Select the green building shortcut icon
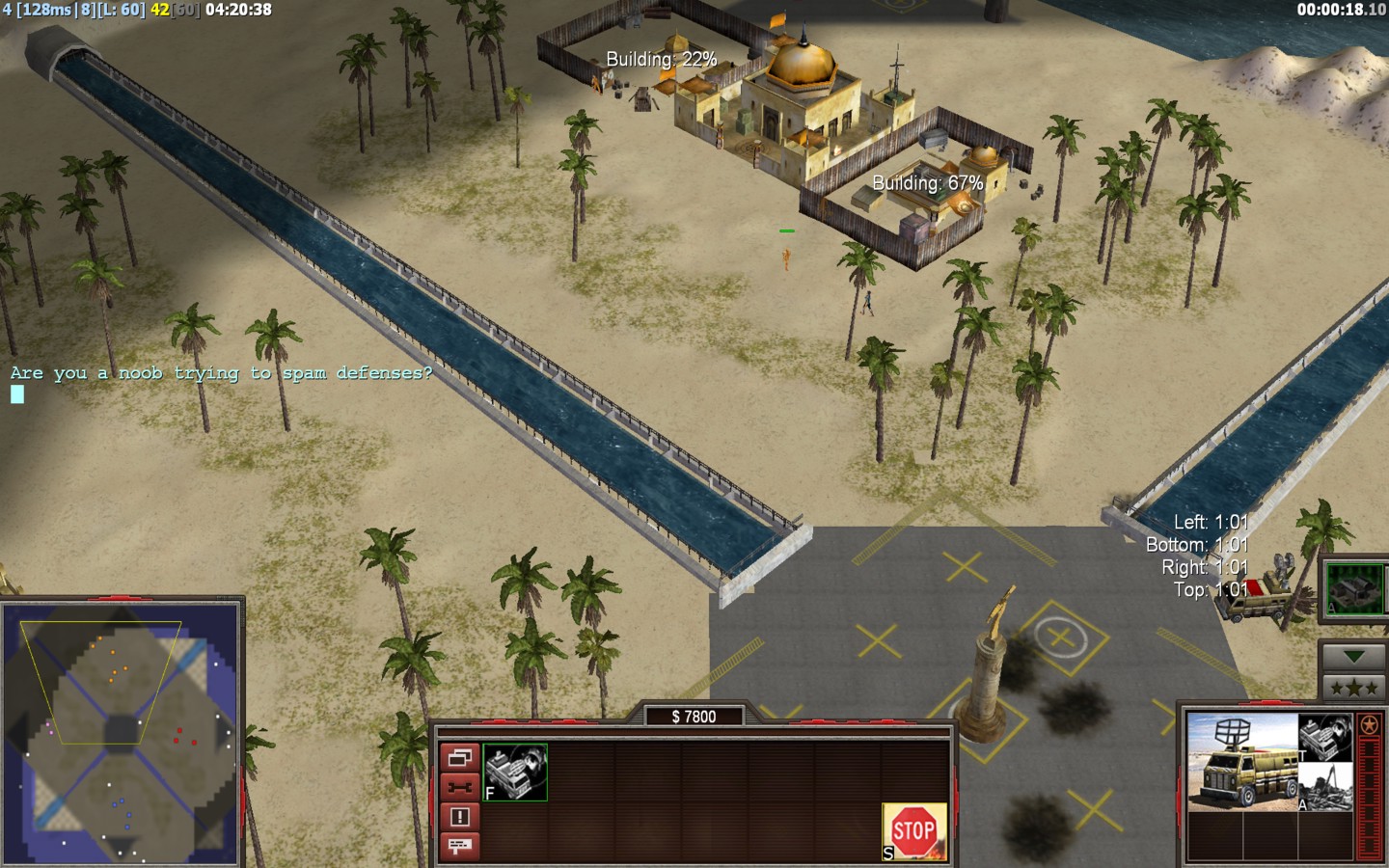1389x868 pixels. tap(1352, 587)
